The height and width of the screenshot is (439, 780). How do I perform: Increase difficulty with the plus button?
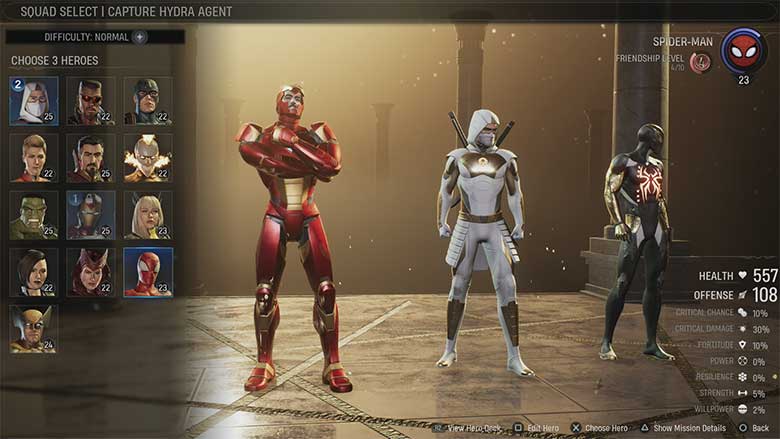click(x=140, y=37)
